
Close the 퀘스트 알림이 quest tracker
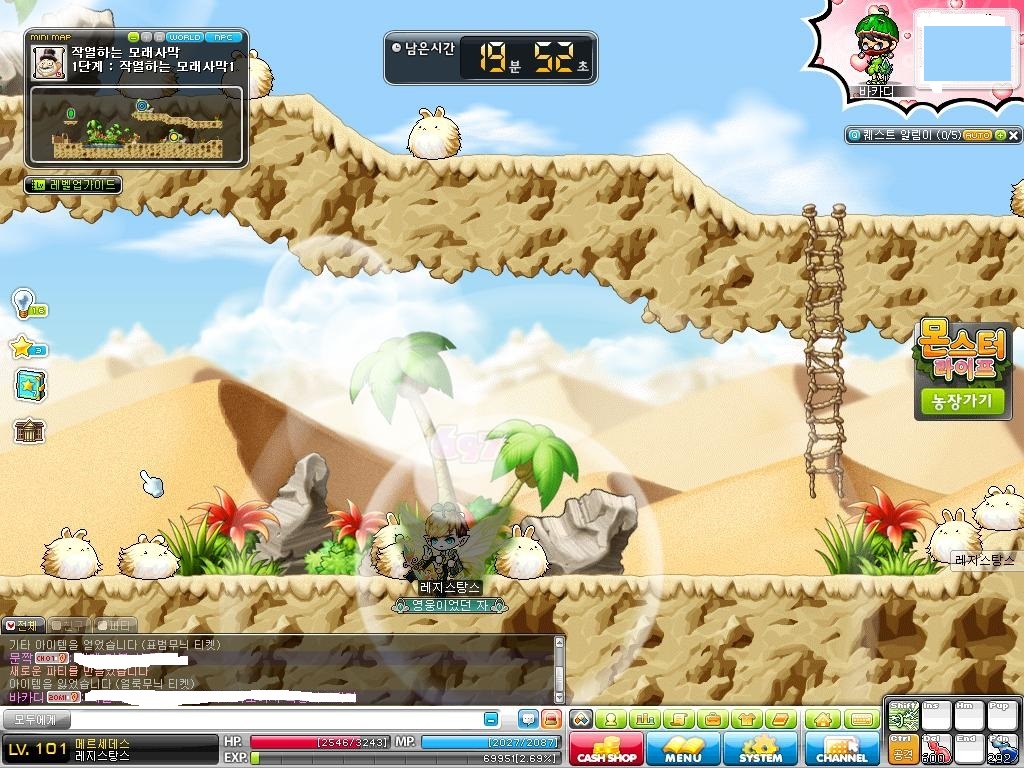point(1014,135)
